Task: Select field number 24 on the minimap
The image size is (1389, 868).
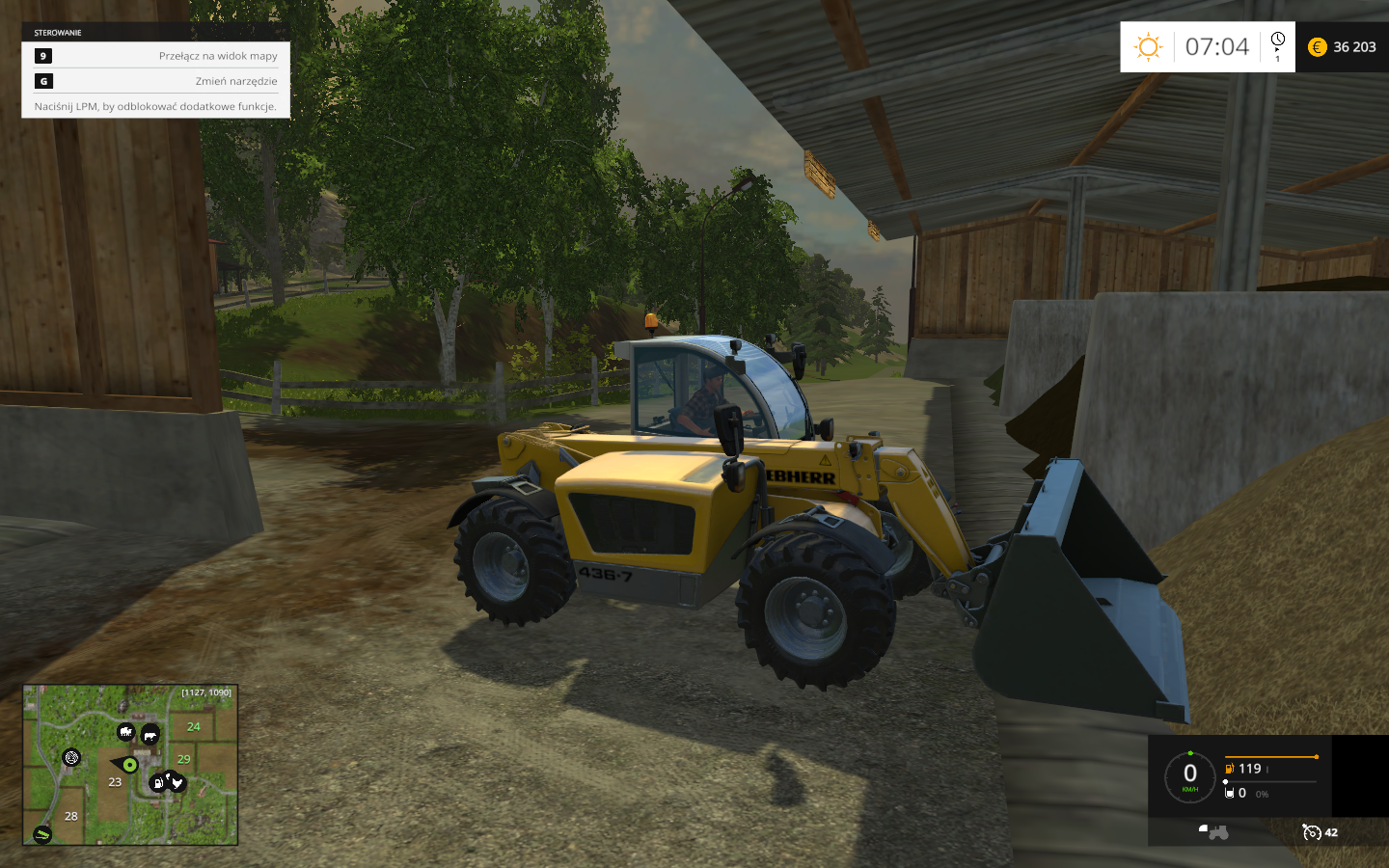Action: pyautogui.click(x=194, y=726)
